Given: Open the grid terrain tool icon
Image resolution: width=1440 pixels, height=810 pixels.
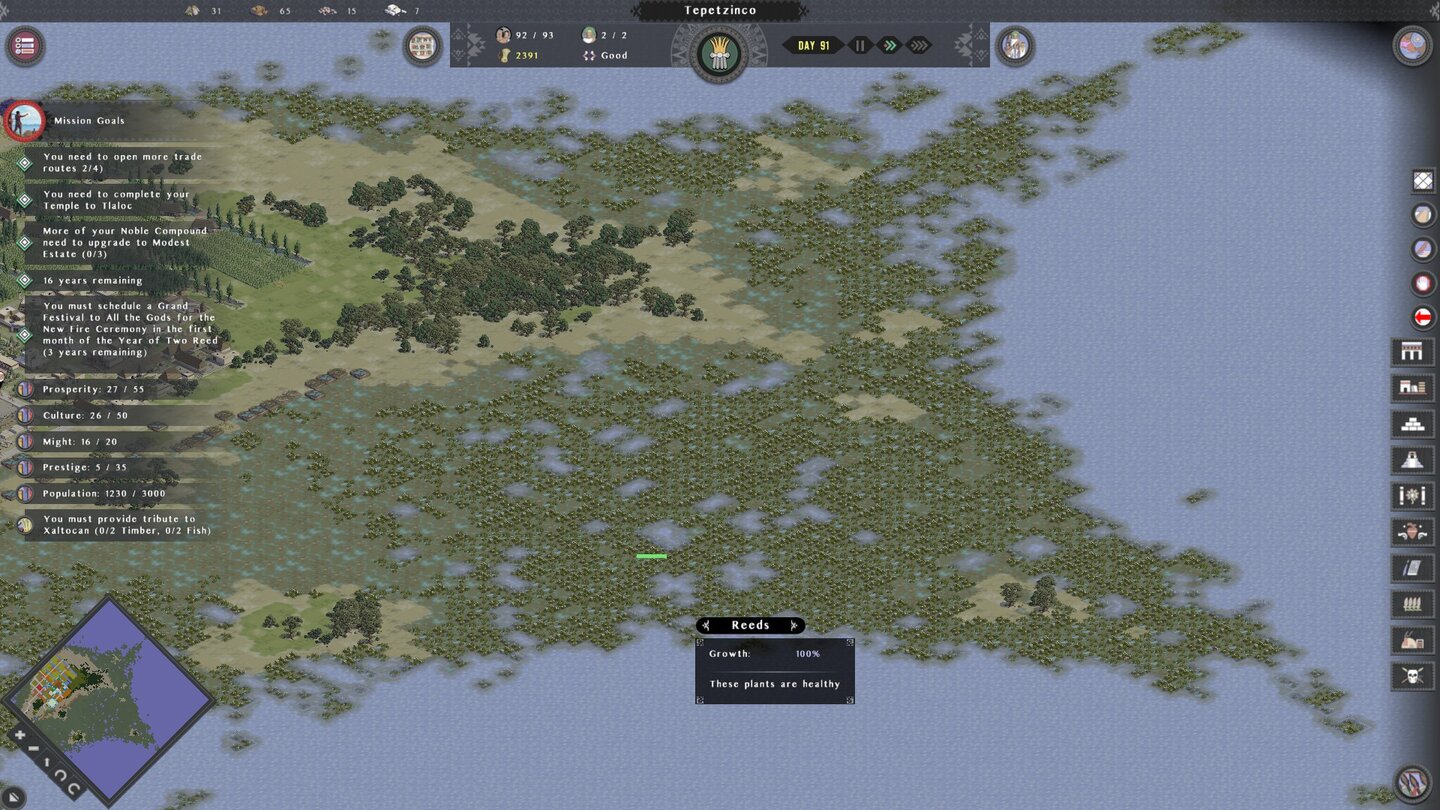Looking at the screenshot, I should 1421,180.
